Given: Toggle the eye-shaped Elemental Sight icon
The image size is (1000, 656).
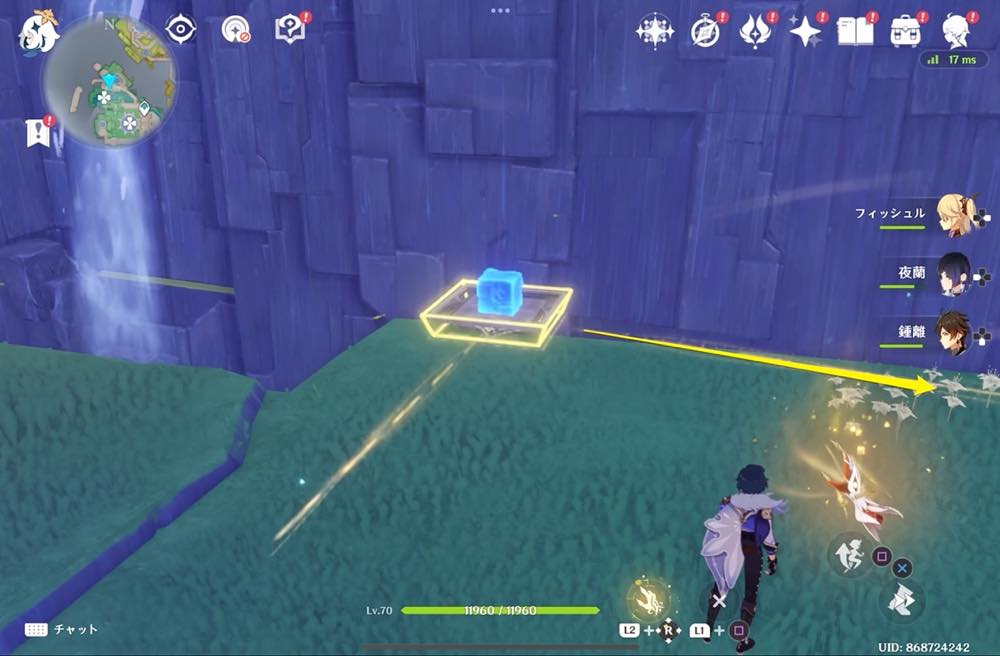Looking at the screenshot, I should [180, 30].
